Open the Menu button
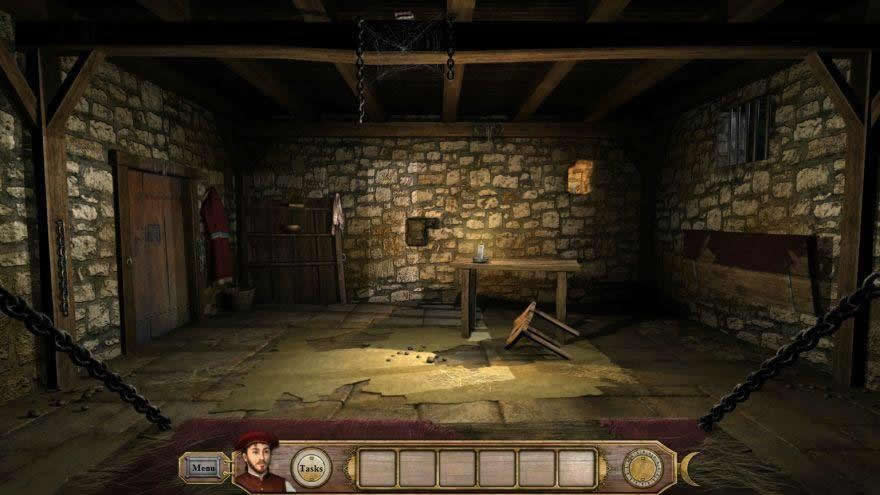The image size is (880, 495). pyautogui.click(x=203, y=467)
